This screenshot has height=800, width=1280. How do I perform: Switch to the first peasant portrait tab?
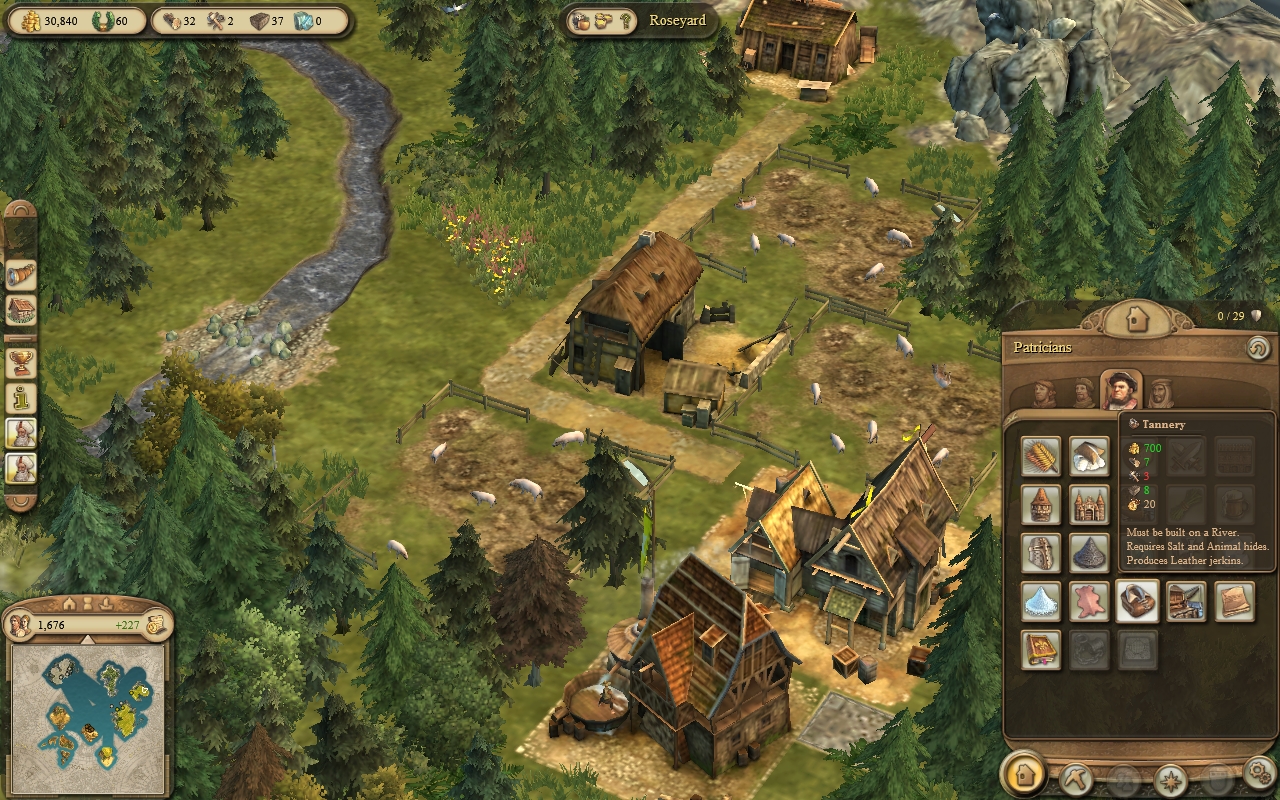[x=1044, y=393]
